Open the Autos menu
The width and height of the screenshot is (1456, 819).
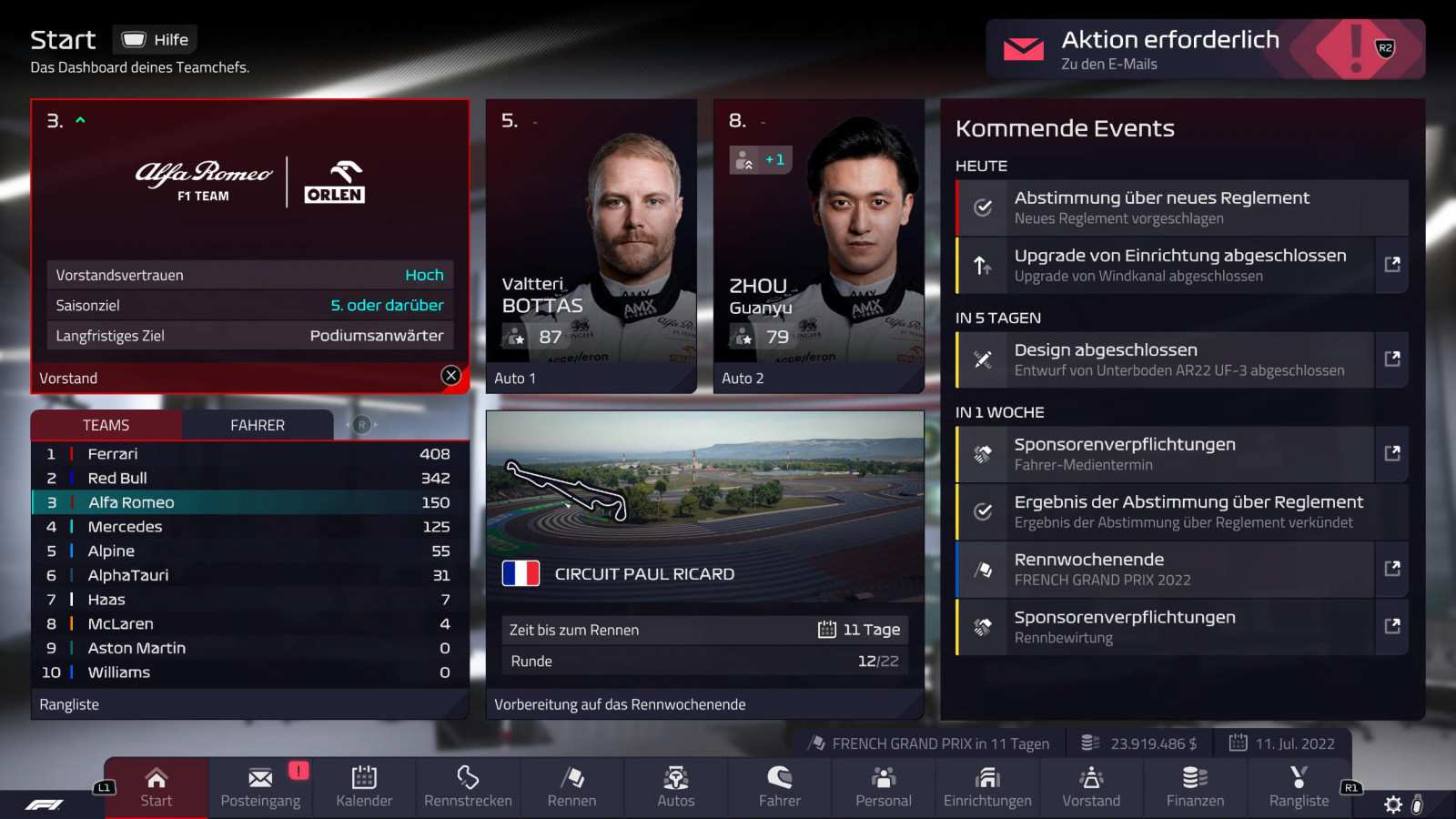pyautogui.click(x=676, y=787)
